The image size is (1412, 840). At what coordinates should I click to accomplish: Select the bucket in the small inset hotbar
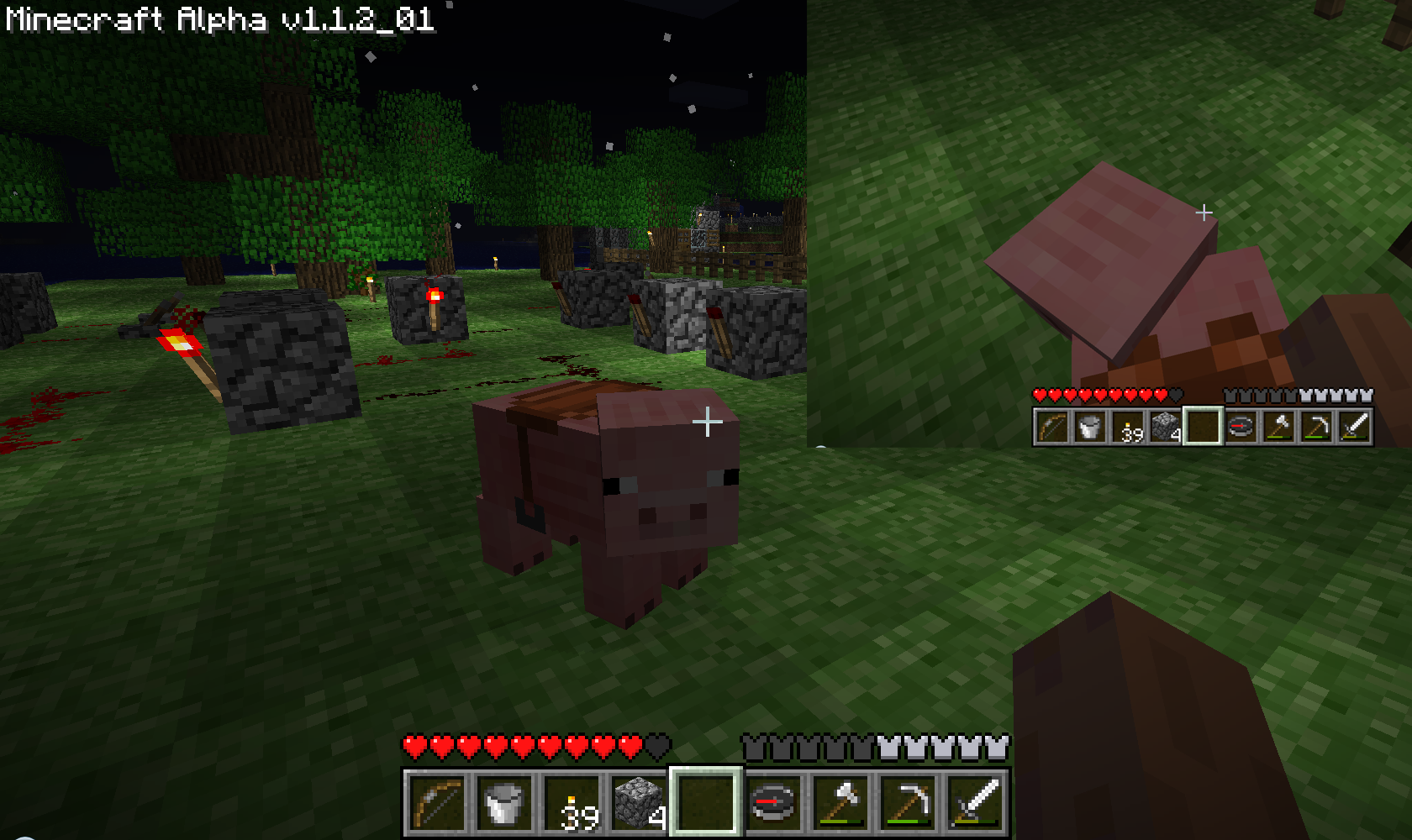[1090, 427]
